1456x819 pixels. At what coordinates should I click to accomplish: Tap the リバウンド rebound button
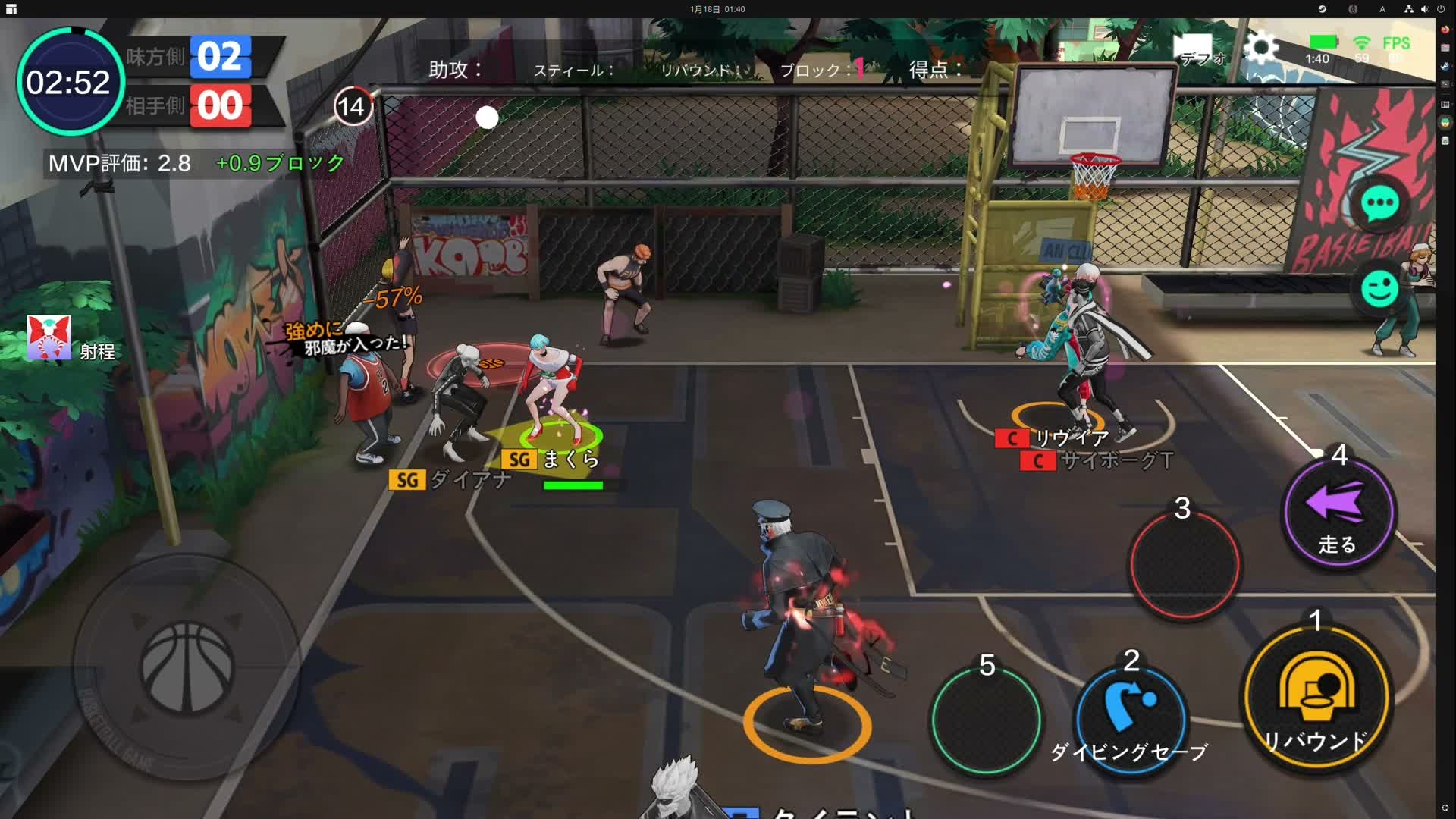[1316, 698]
